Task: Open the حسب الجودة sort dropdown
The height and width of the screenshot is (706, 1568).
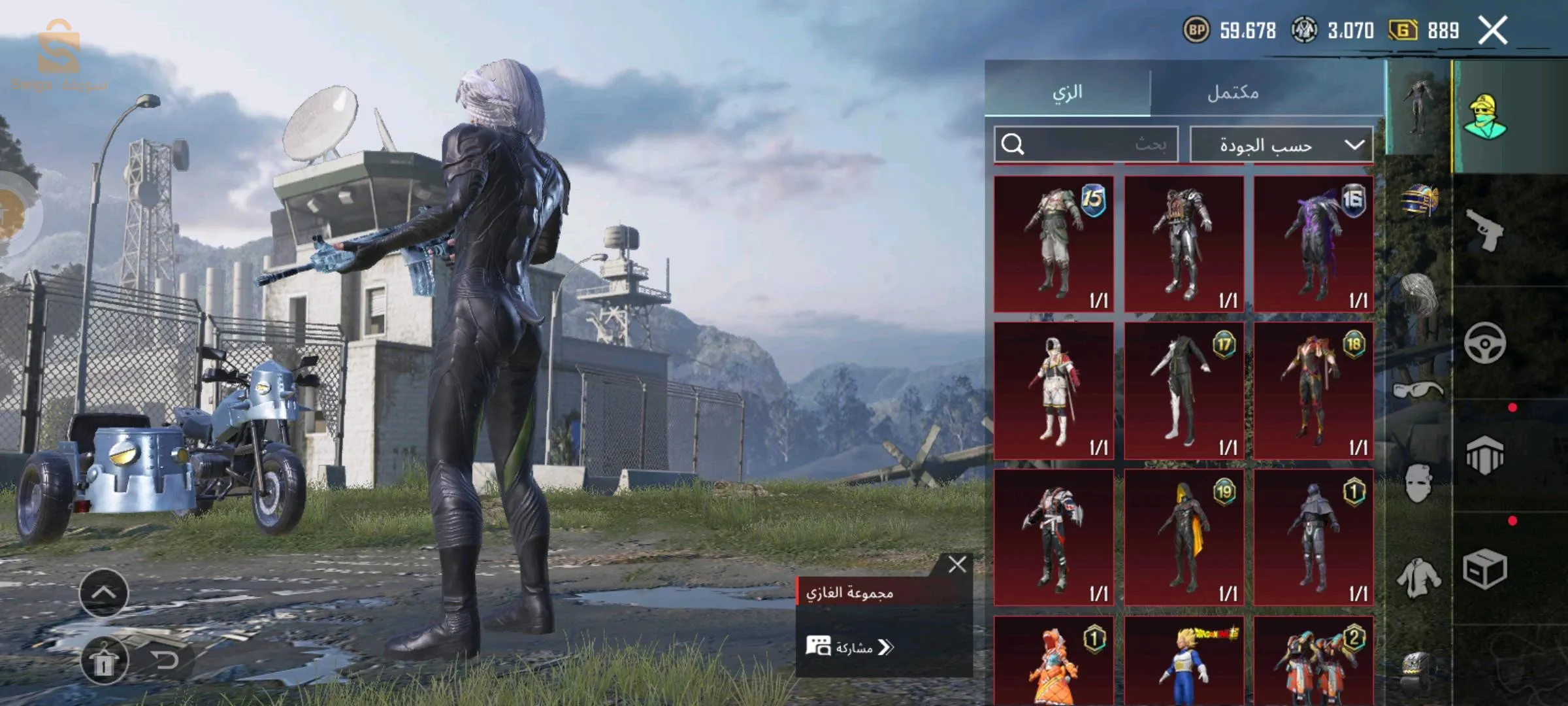Action: click(1281, 144)
